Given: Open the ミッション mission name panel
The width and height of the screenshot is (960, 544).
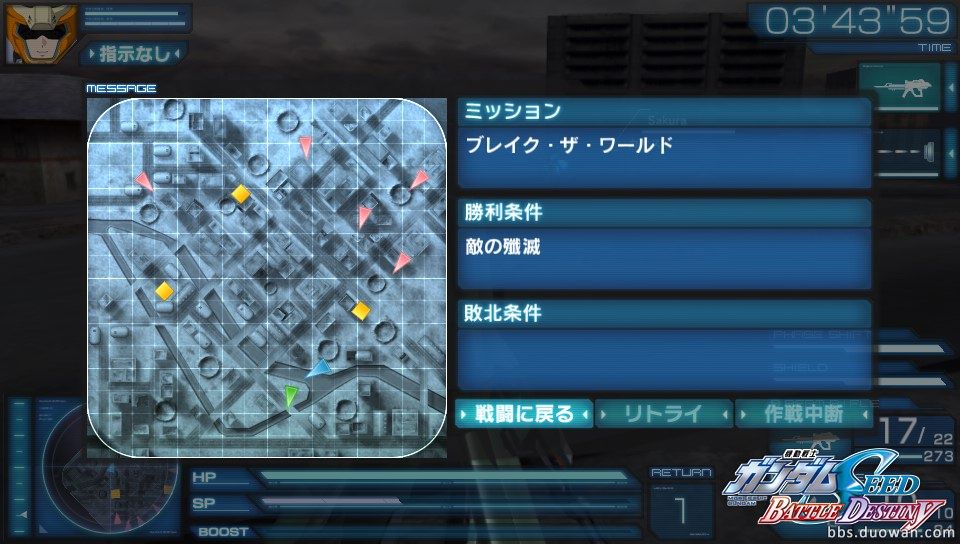Looking at the screenshot, I should pyautogui.click(x=664, y=146).
